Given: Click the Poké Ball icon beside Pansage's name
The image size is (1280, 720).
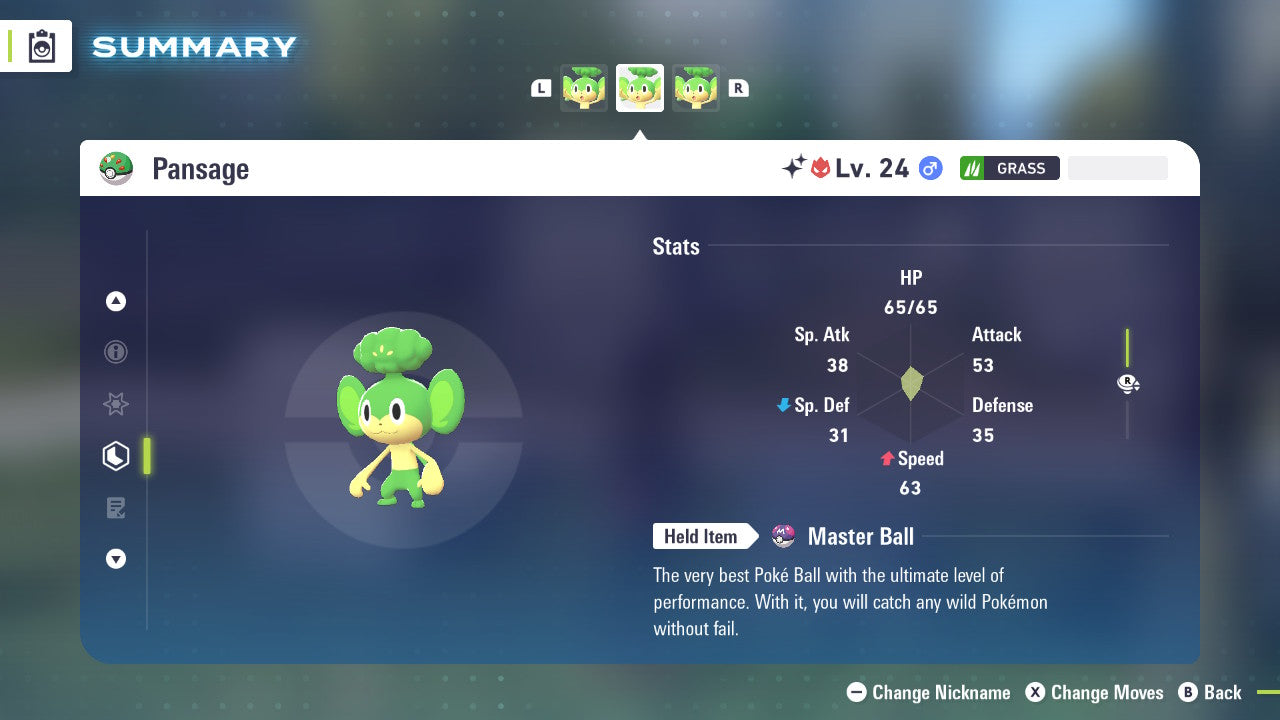Looking at the screenshot, I should (x=117, y=168).
